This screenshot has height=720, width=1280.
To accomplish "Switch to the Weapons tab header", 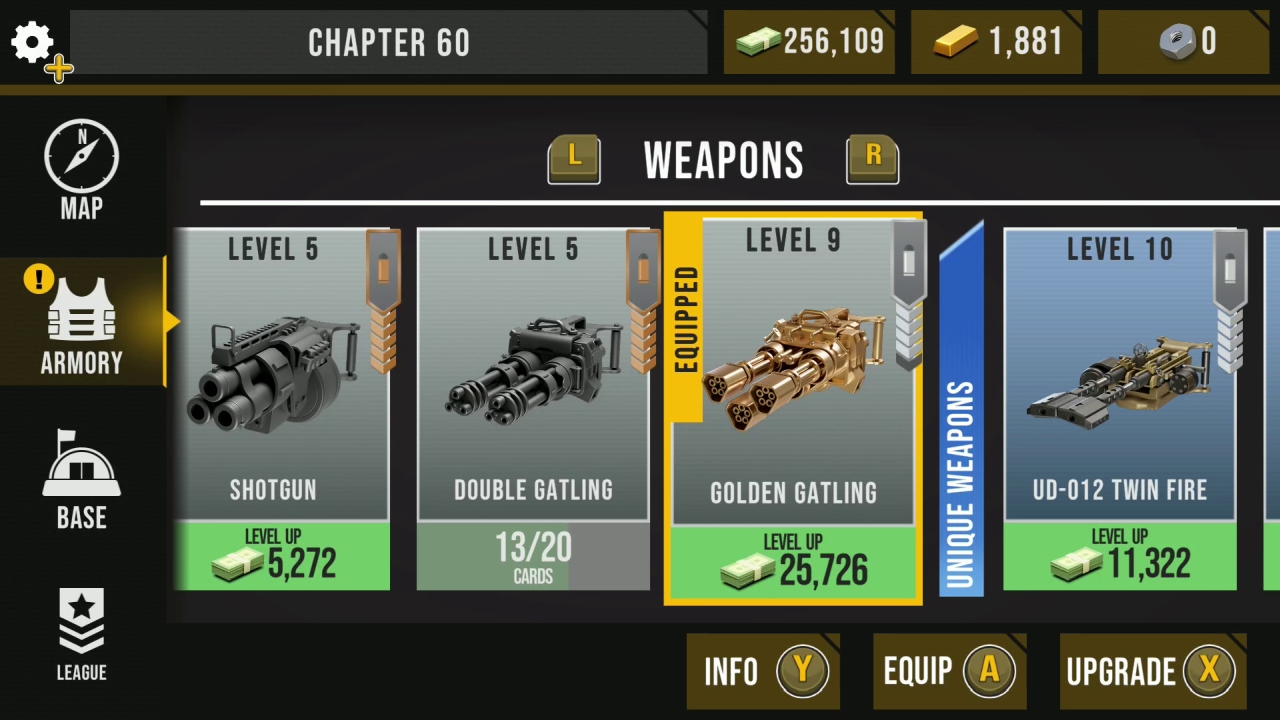I will (x=723, y=160).
